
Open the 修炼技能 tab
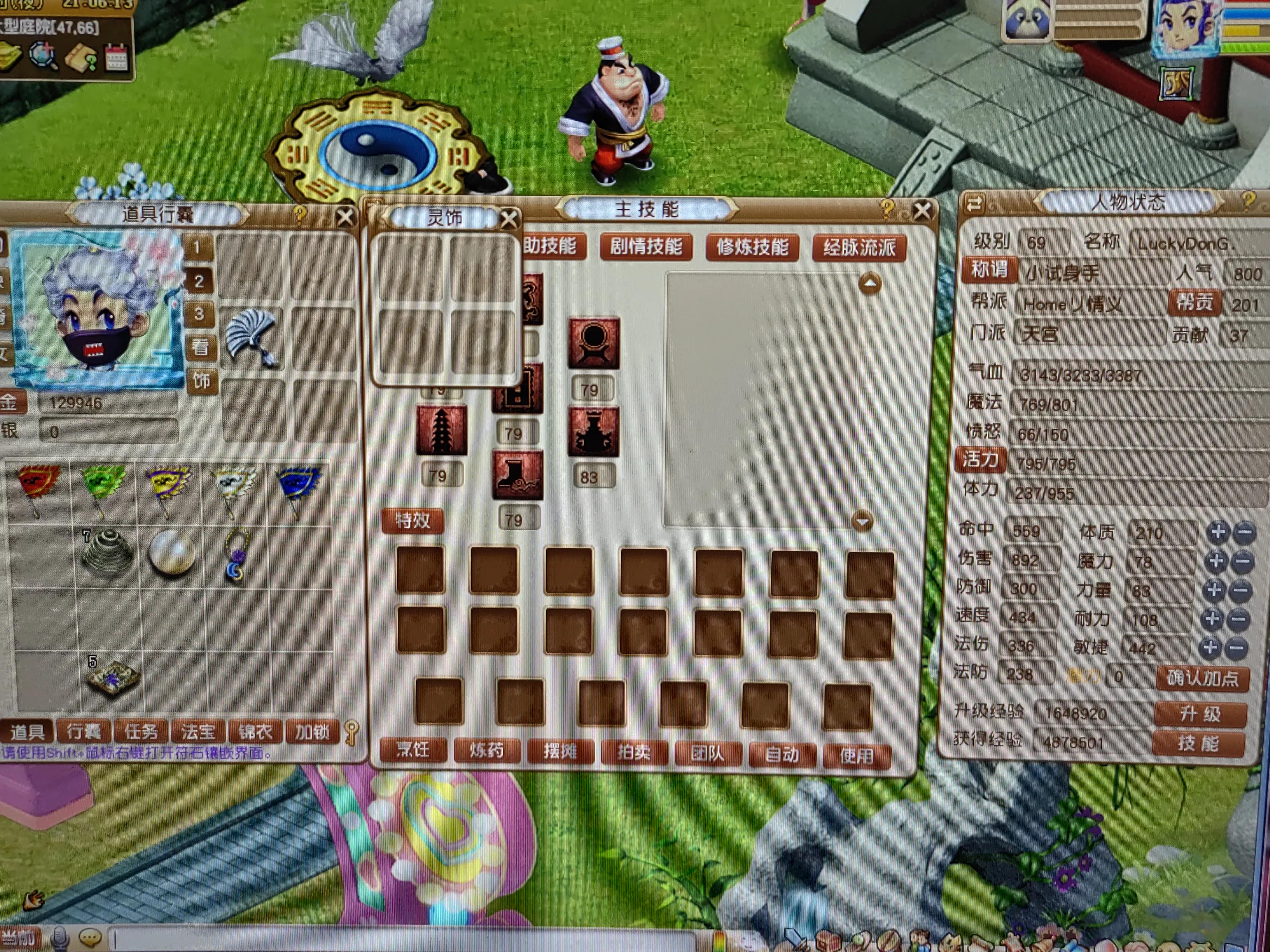click(752, 247)
